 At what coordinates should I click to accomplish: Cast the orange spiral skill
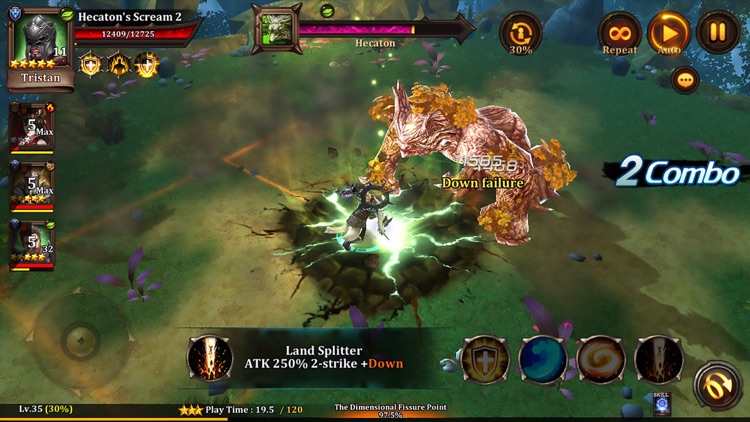coord(601,360)
